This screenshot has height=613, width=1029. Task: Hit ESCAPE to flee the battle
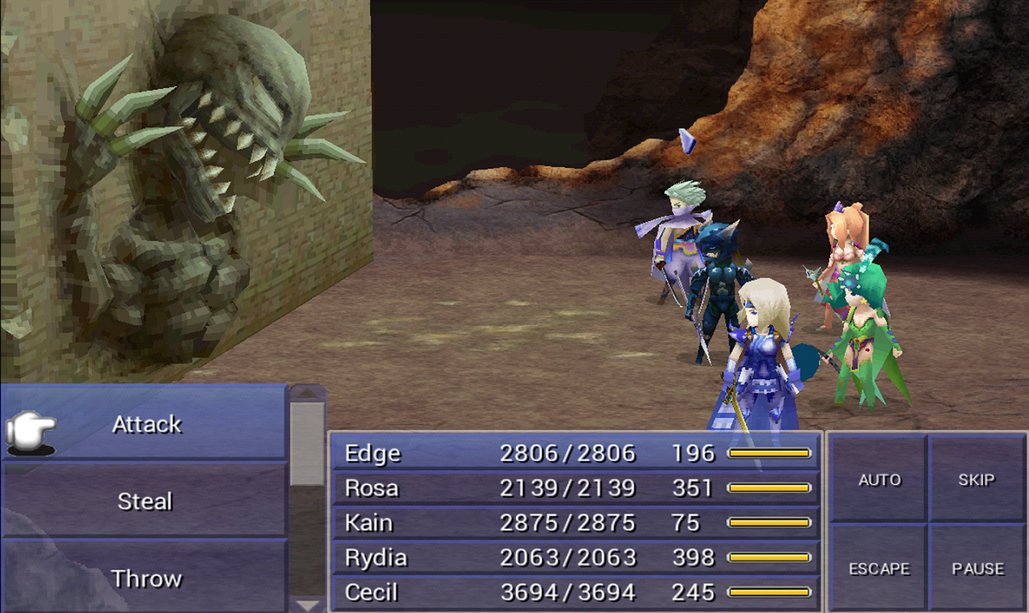pyautogui.click(x=879, y=568)
